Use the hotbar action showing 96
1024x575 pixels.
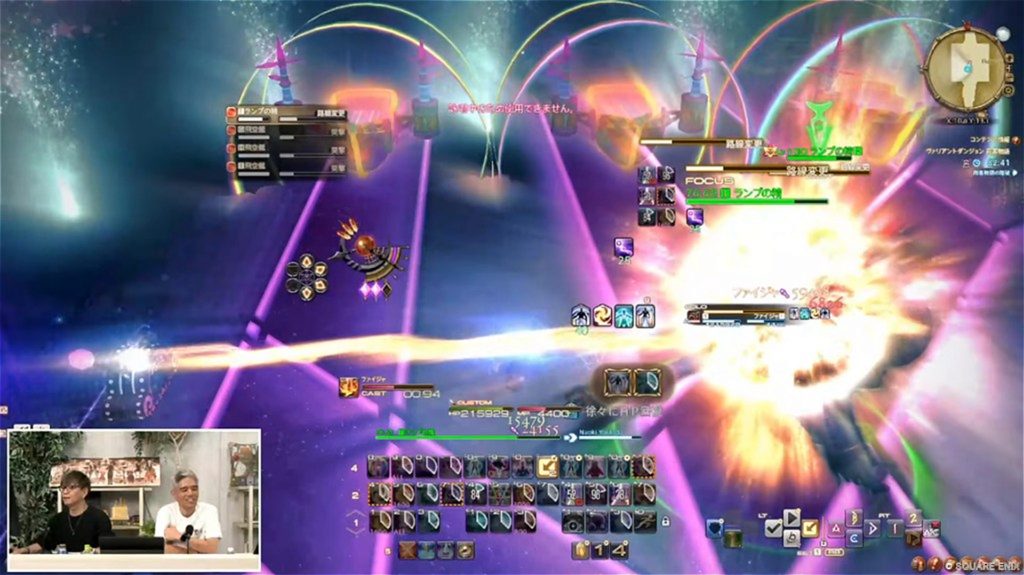[x=597, y=494]
